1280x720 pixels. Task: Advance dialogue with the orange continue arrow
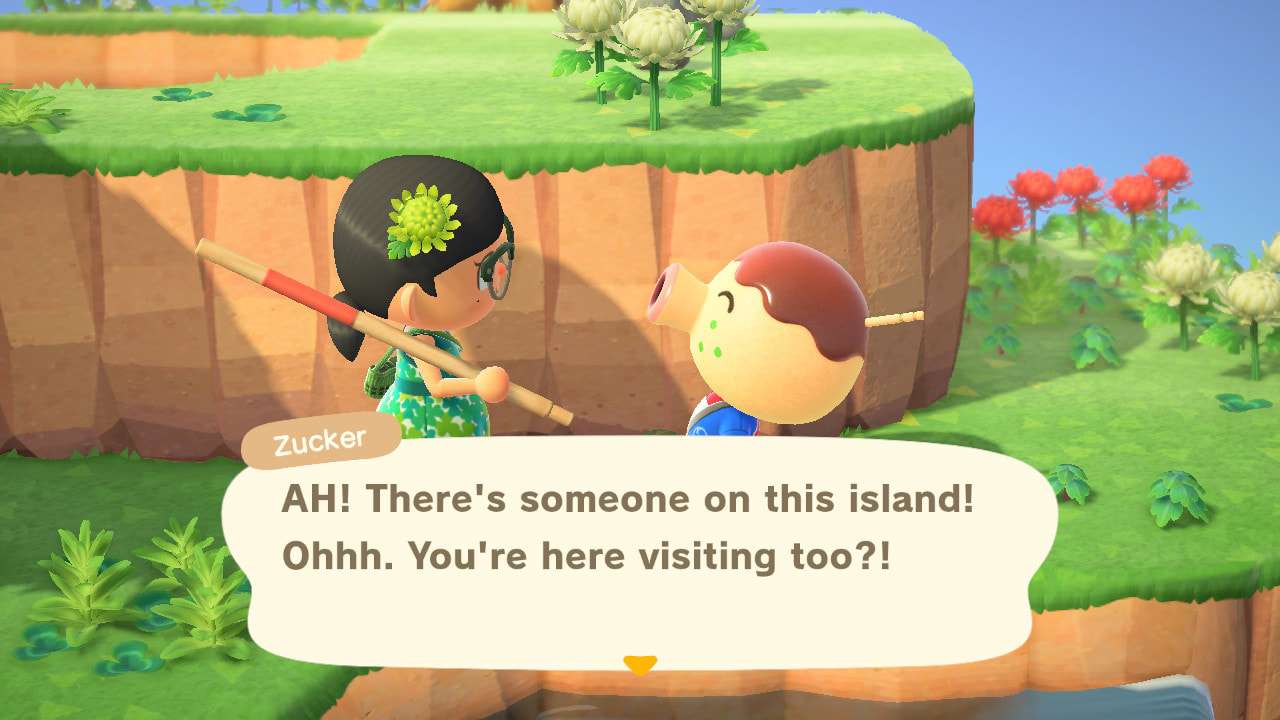[x=639, y=664]
